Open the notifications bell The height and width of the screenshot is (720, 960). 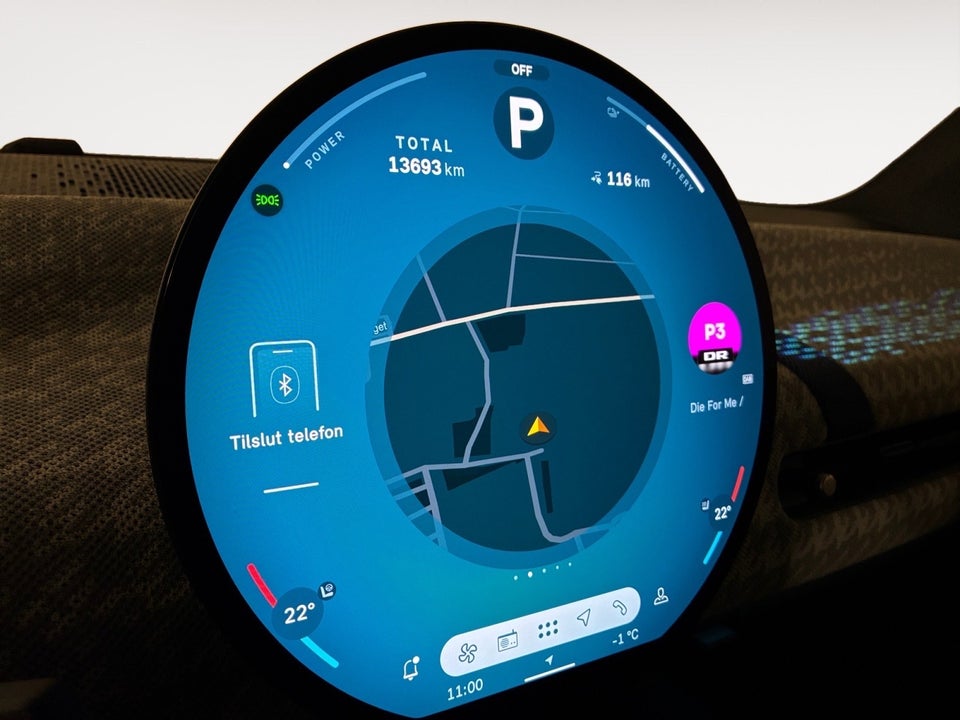coord(410,670)
